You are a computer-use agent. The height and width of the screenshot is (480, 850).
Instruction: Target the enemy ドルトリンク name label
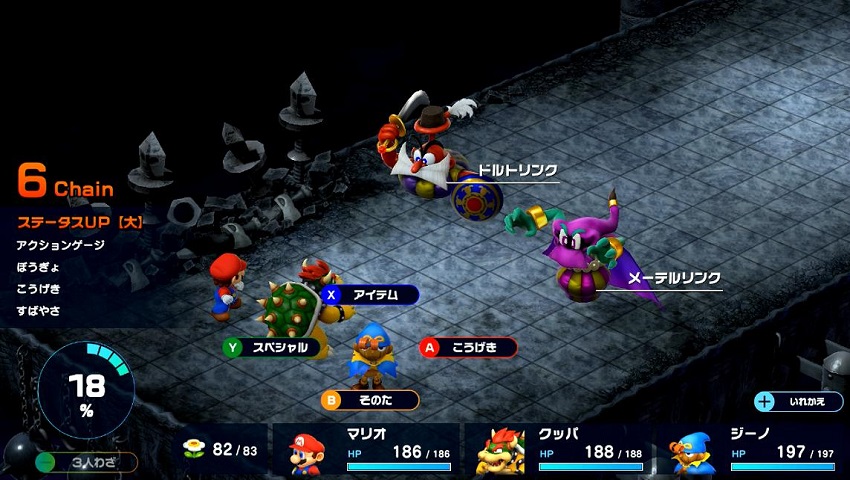(x=517, y=170)
